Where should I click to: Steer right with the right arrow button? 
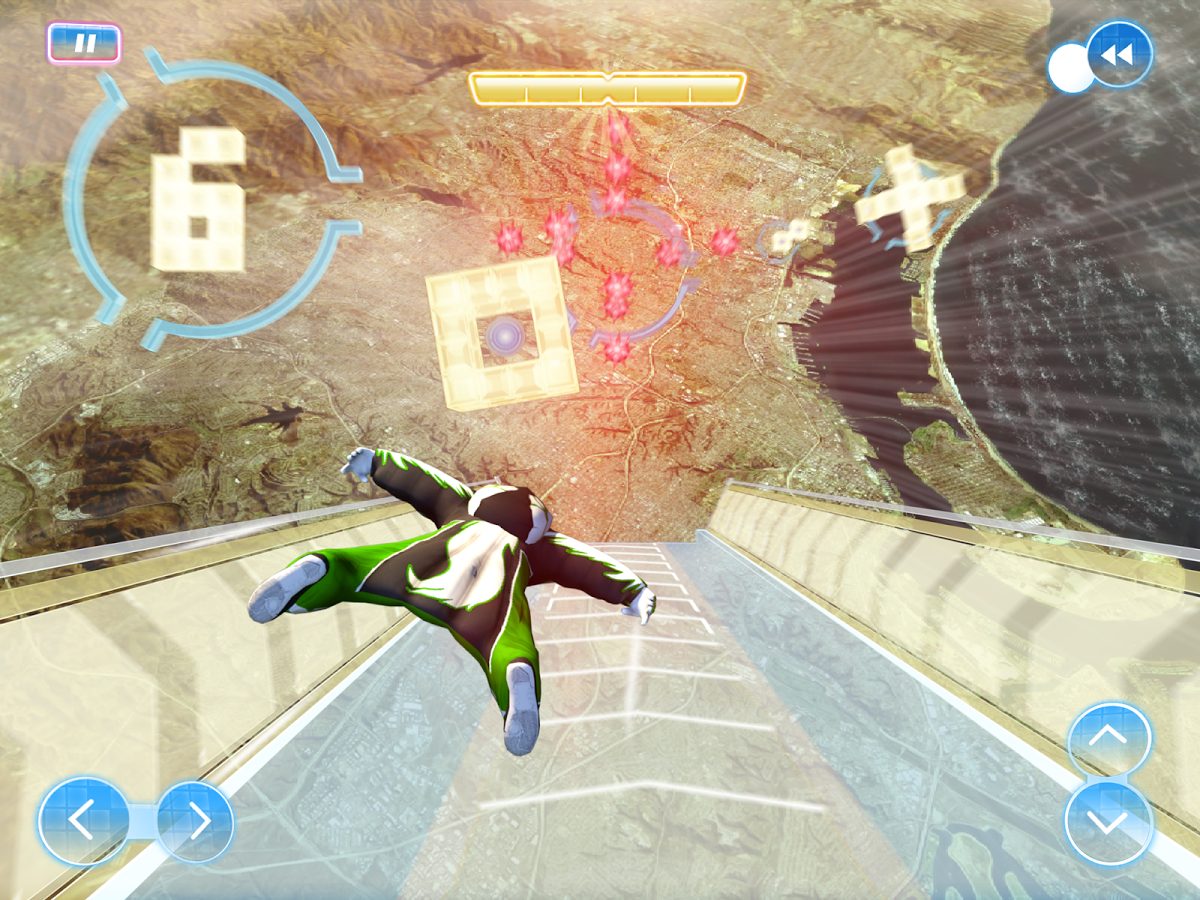pyautogui.click(x=197, y=821)
